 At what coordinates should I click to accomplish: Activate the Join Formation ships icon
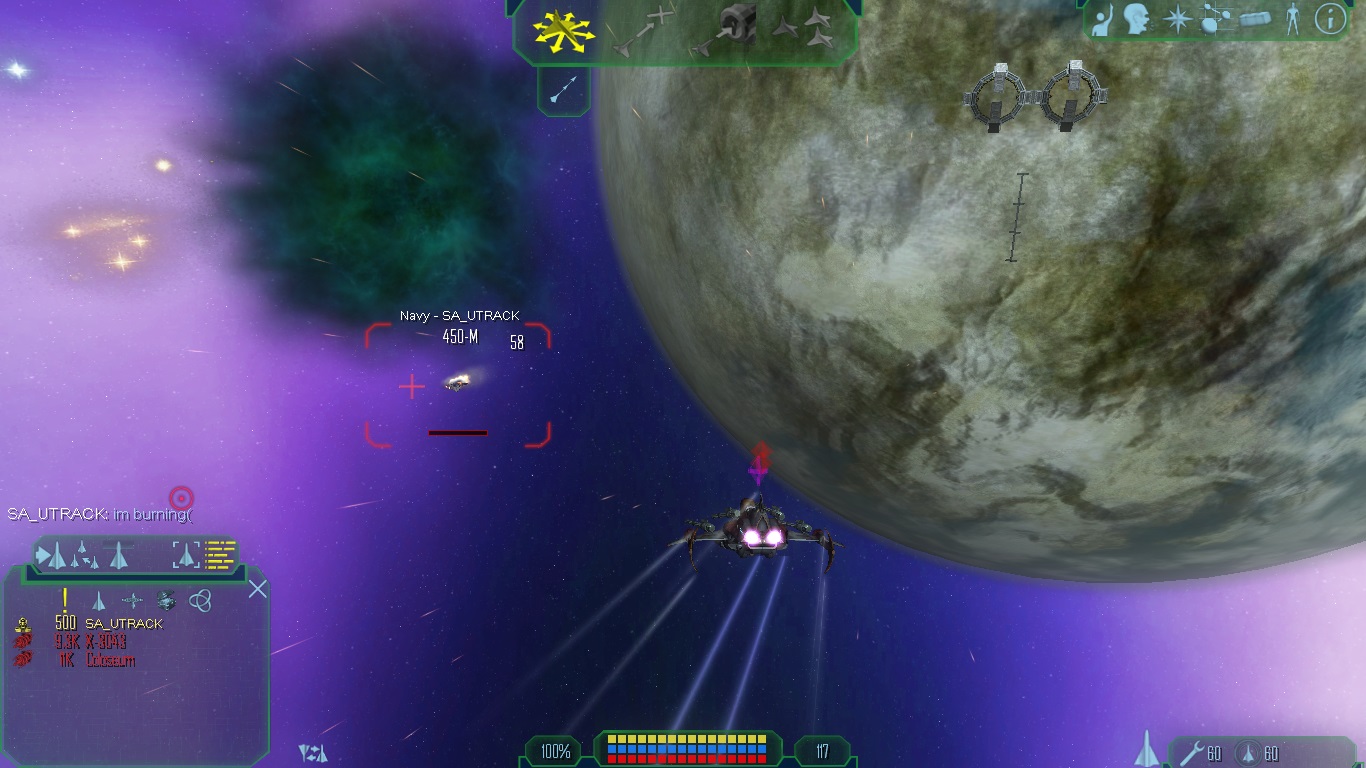point(807,29)
